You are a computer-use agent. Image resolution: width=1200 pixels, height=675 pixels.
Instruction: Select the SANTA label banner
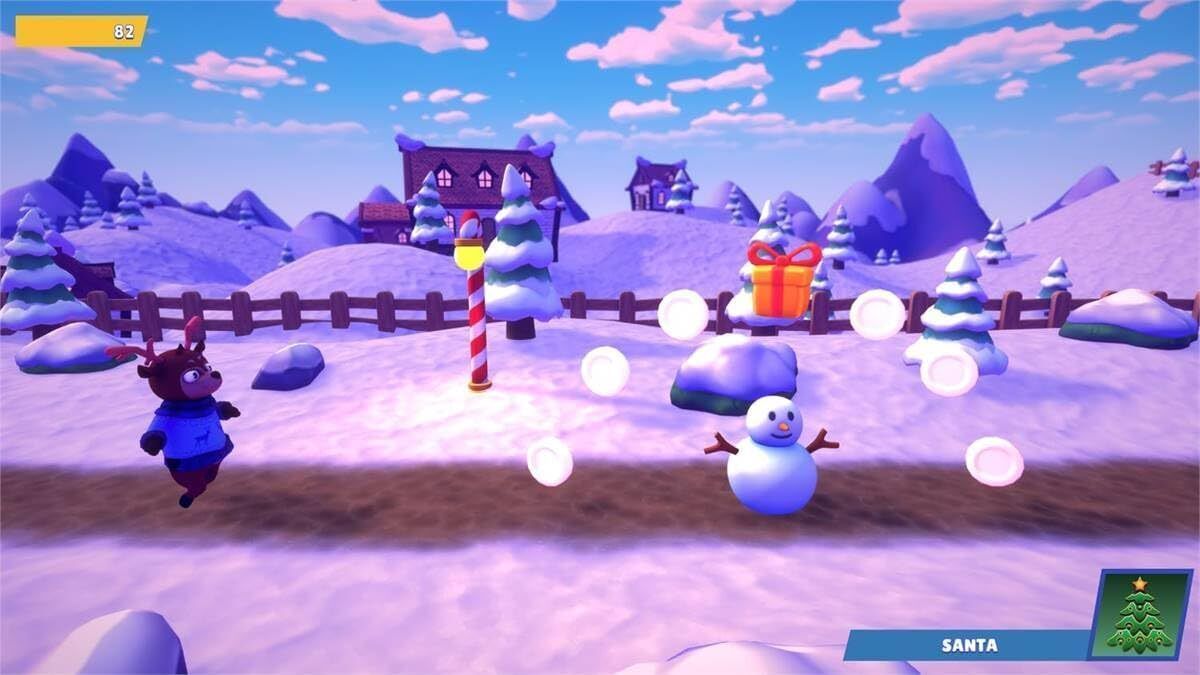[968, 645]
